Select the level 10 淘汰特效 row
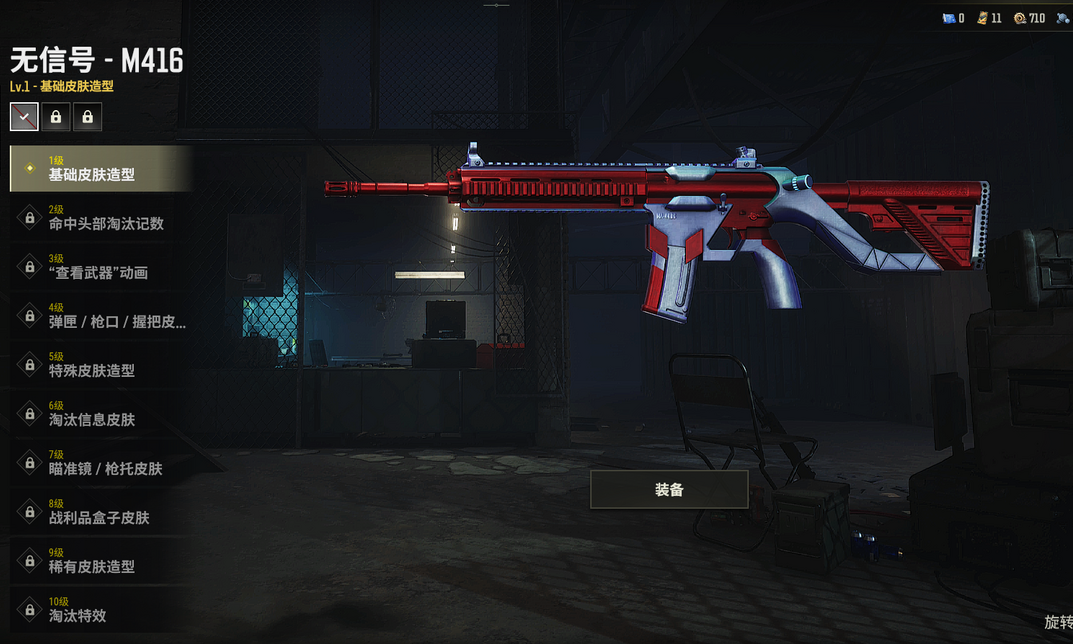This screenshot has width=1073, height=644. pyautogui.click(x=100, y=609)
